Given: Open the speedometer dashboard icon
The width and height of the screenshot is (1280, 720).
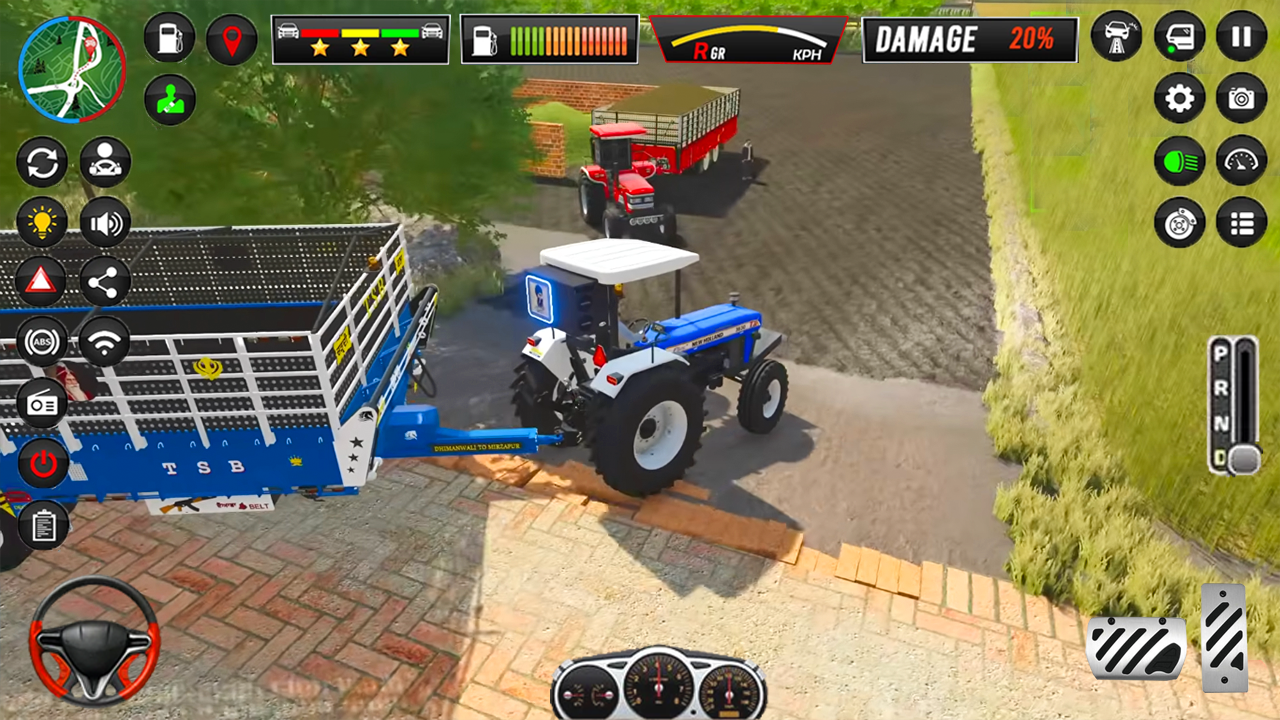Looking at the screenshot, I should 1240,160.
